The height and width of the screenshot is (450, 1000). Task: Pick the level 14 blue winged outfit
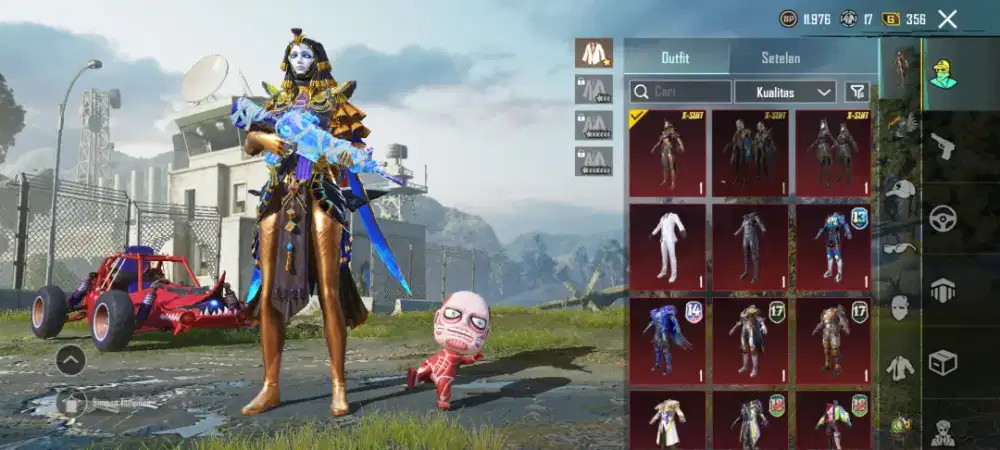[667, 340]
